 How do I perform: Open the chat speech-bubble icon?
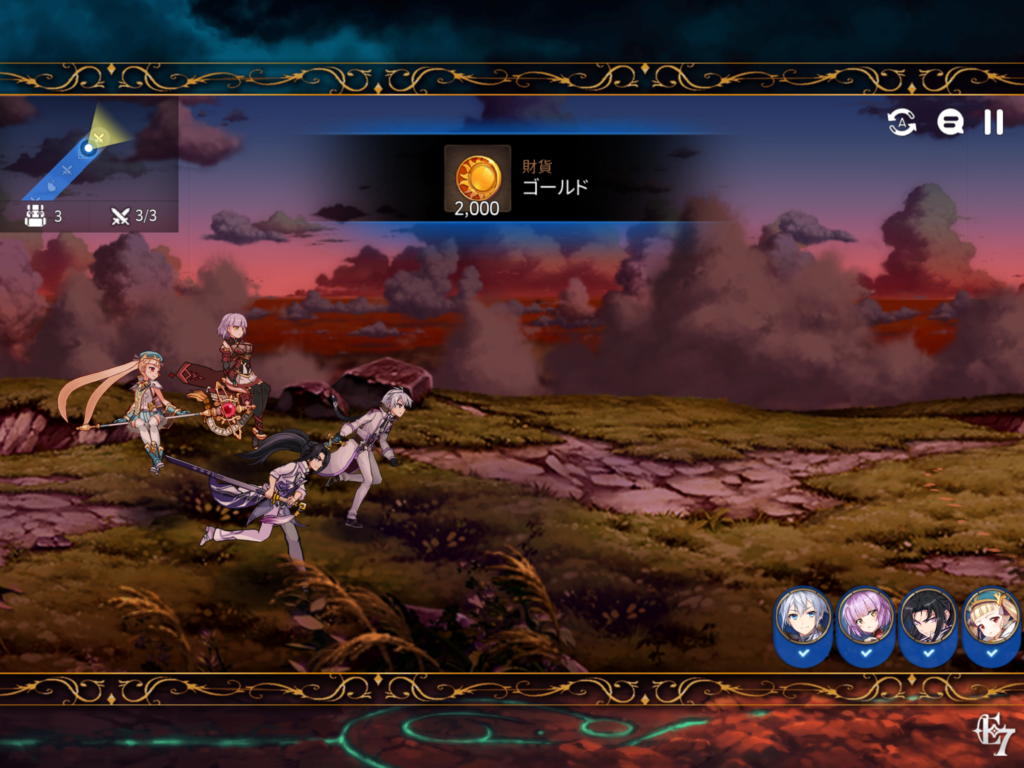tap(950, 122)
